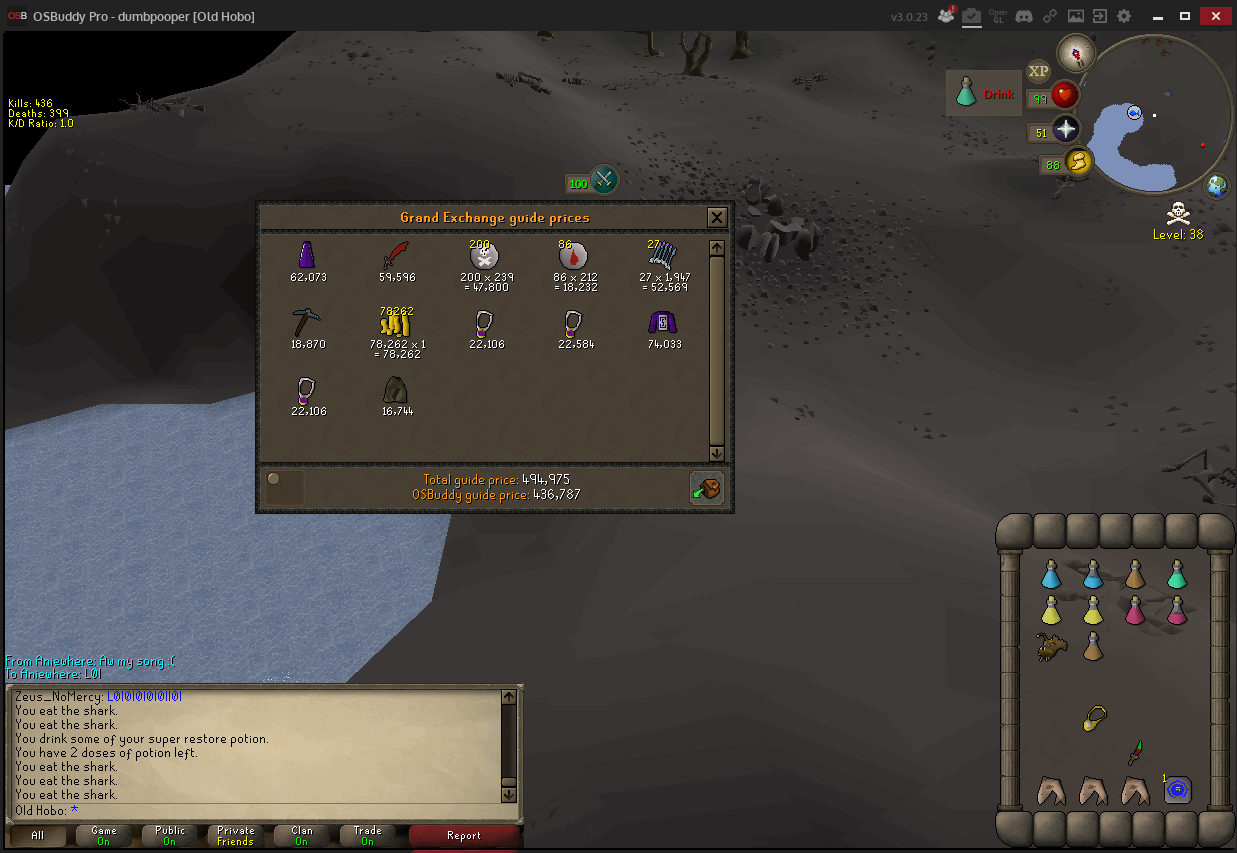The image size is (1237, 853).
Task: Click the blue teleport rune in inventory
Action: pos(1177,789)
